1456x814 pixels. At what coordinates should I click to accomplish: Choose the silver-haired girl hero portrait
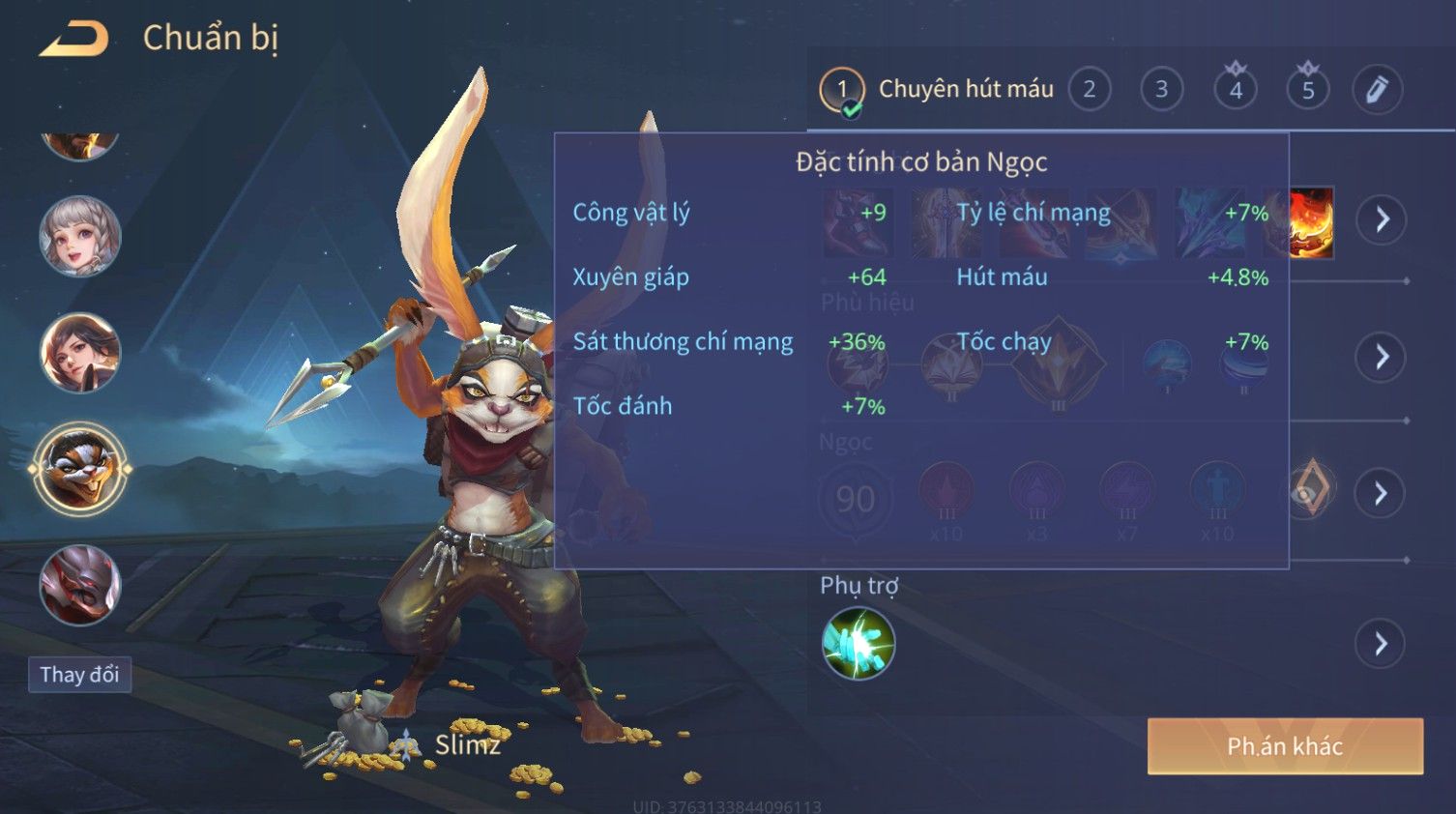click(79, 236)
